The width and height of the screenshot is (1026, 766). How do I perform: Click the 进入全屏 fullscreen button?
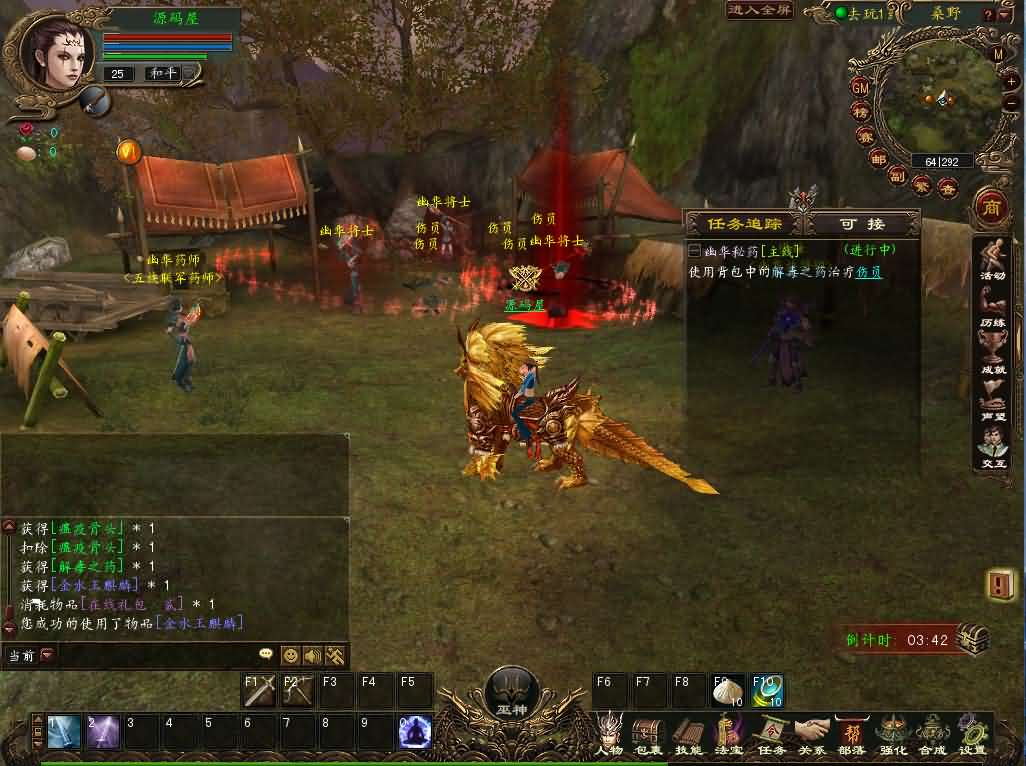click(x=760, y=10)
